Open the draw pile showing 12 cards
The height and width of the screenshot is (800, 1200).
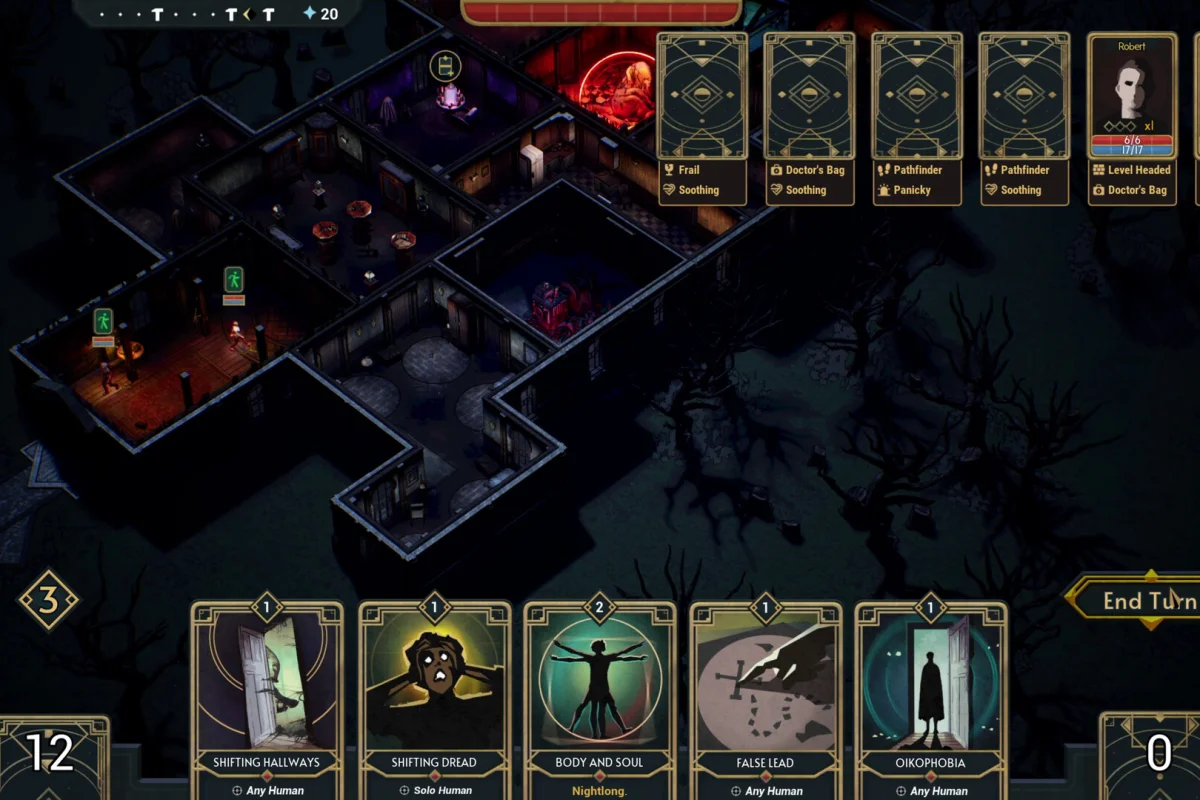coord(50,755)
